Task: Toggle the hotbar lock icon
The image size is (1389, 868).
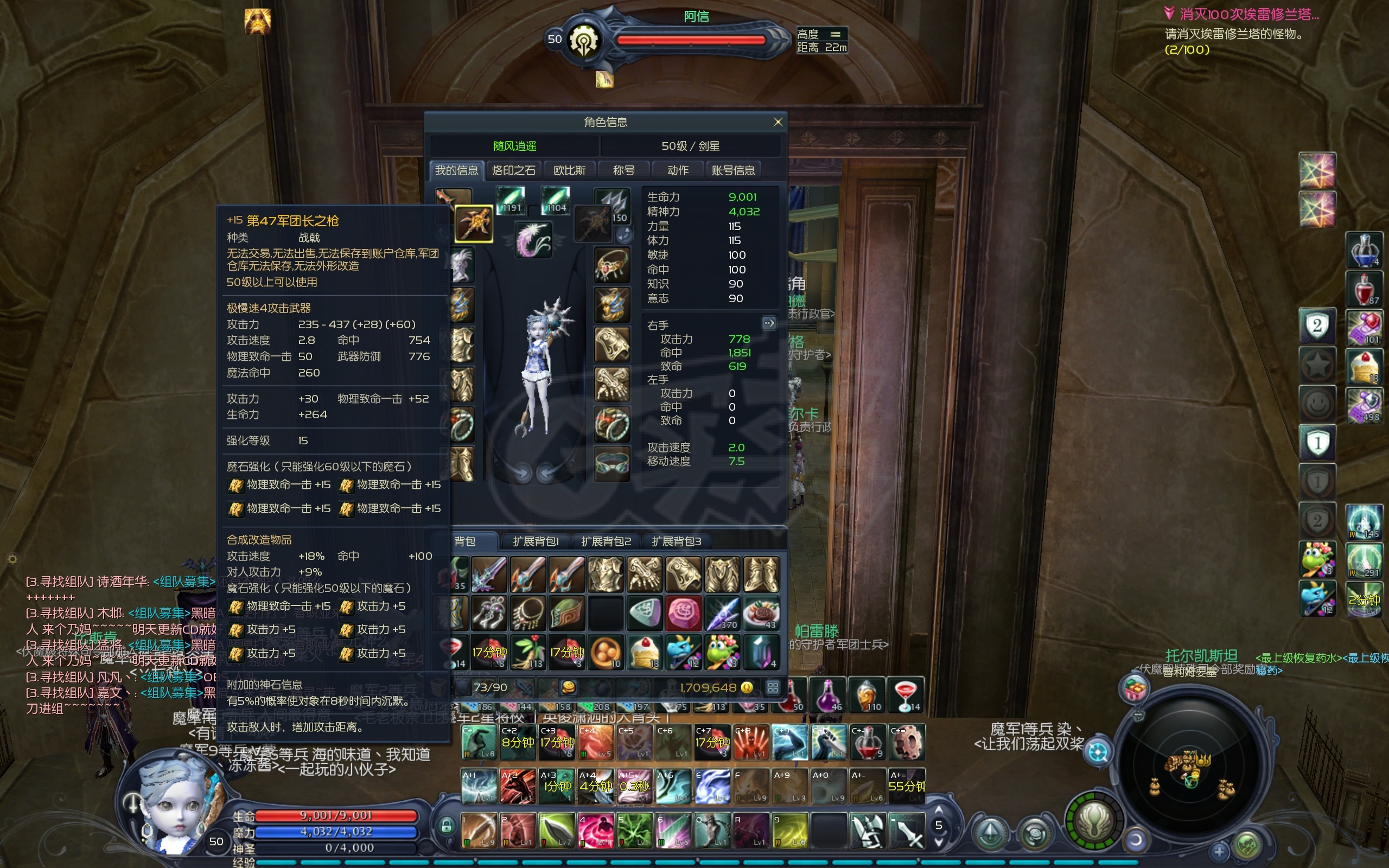Action: (x=446, y=826)
